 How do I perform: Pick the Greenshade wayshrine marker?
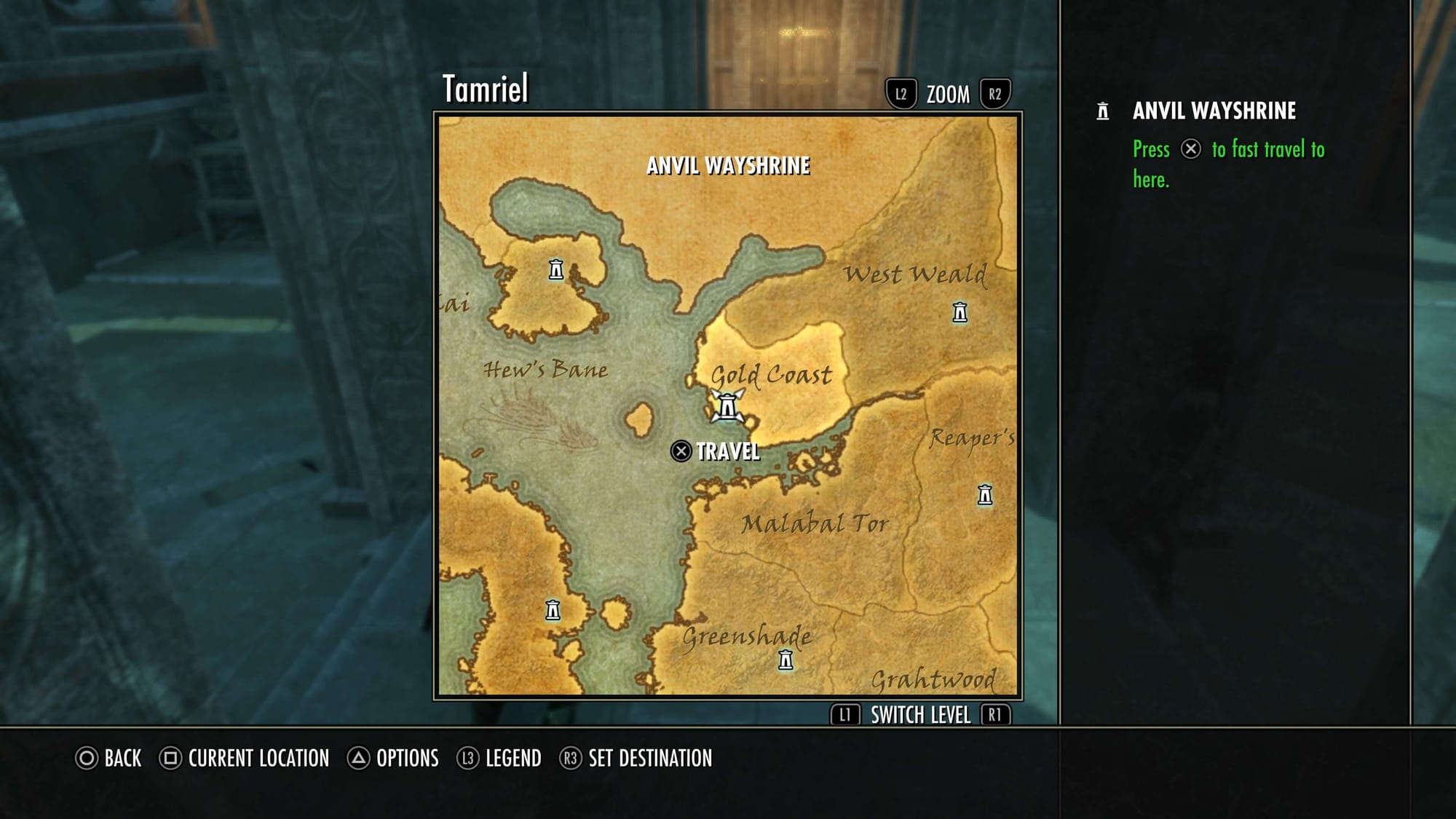786,660
